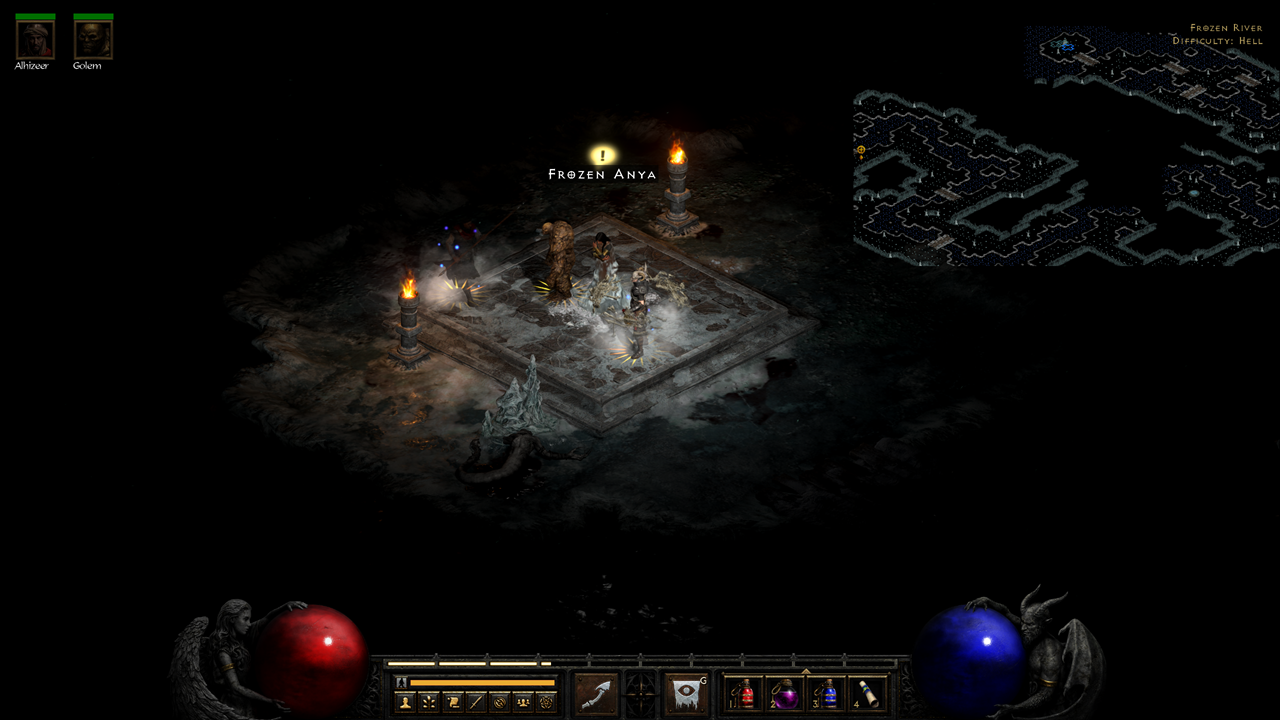Image resolution: width=1280 pixels, height=720 pixels.
Task: Click the Frozen Anya name label
Action: (x=601, y=172)
